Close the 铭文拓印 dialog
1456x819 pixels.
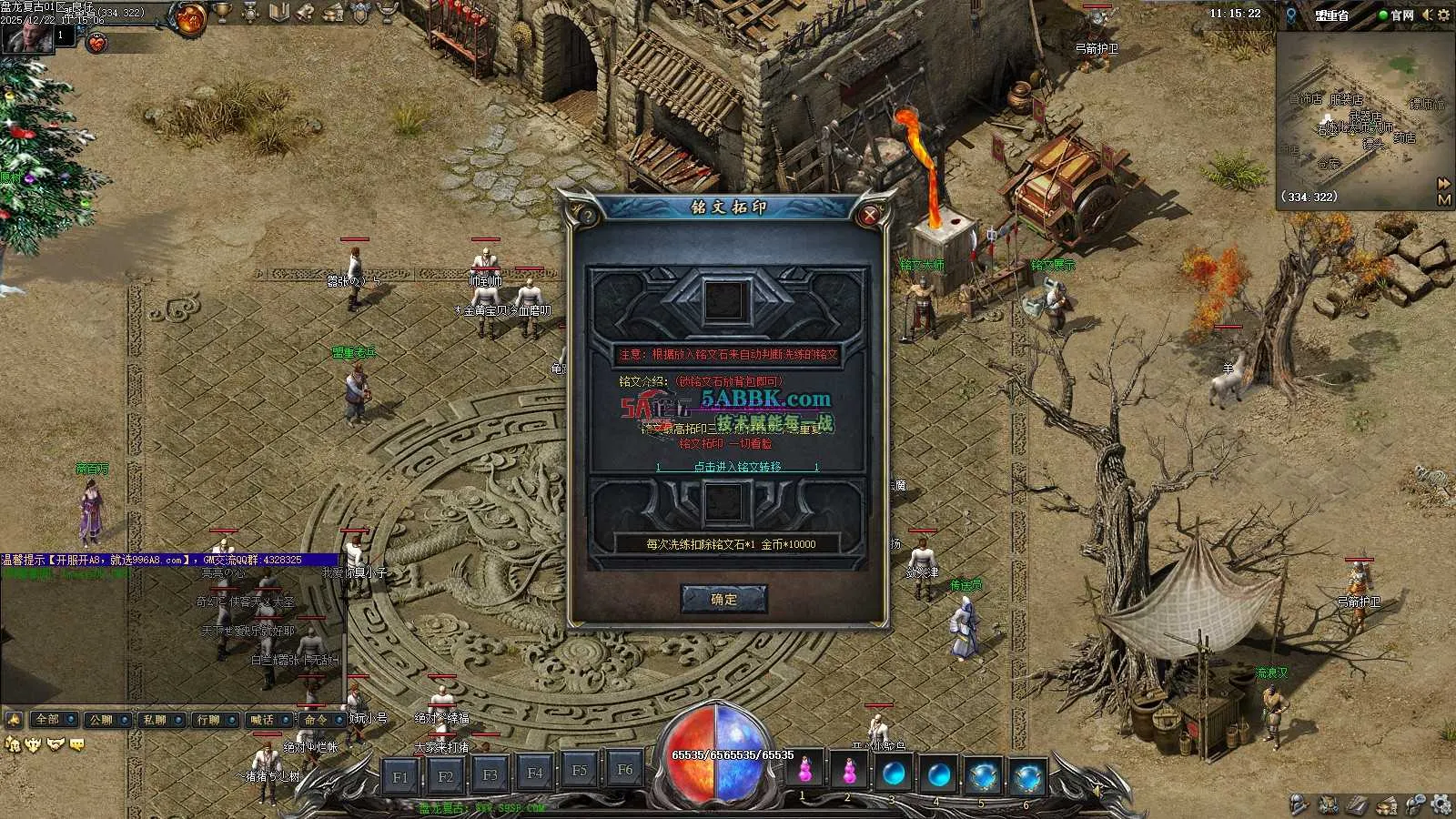coord(870,215)
